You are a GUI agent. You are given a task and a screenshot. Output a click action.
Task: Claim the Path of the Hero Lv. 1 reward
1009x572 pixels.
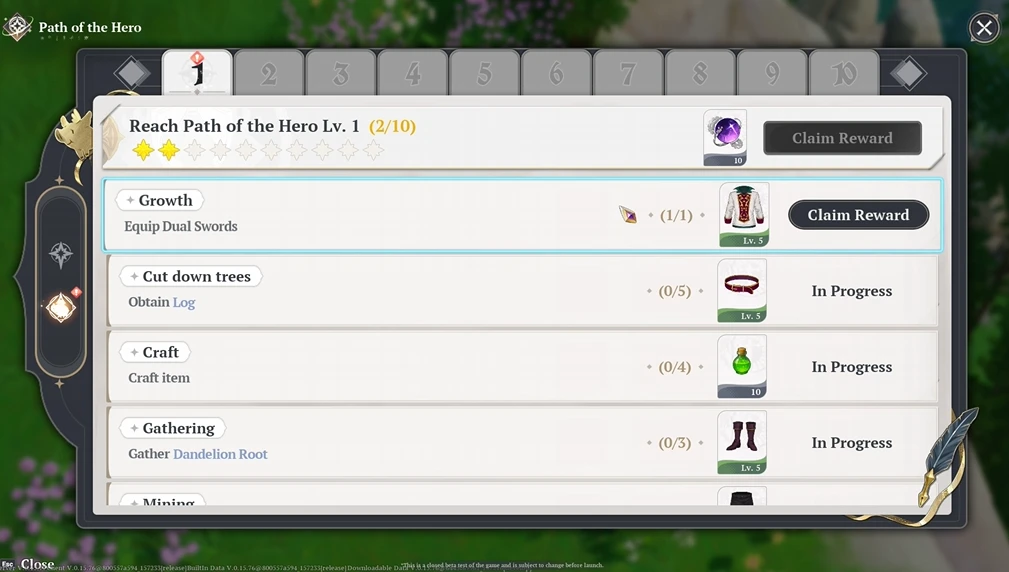click(842, 138)
